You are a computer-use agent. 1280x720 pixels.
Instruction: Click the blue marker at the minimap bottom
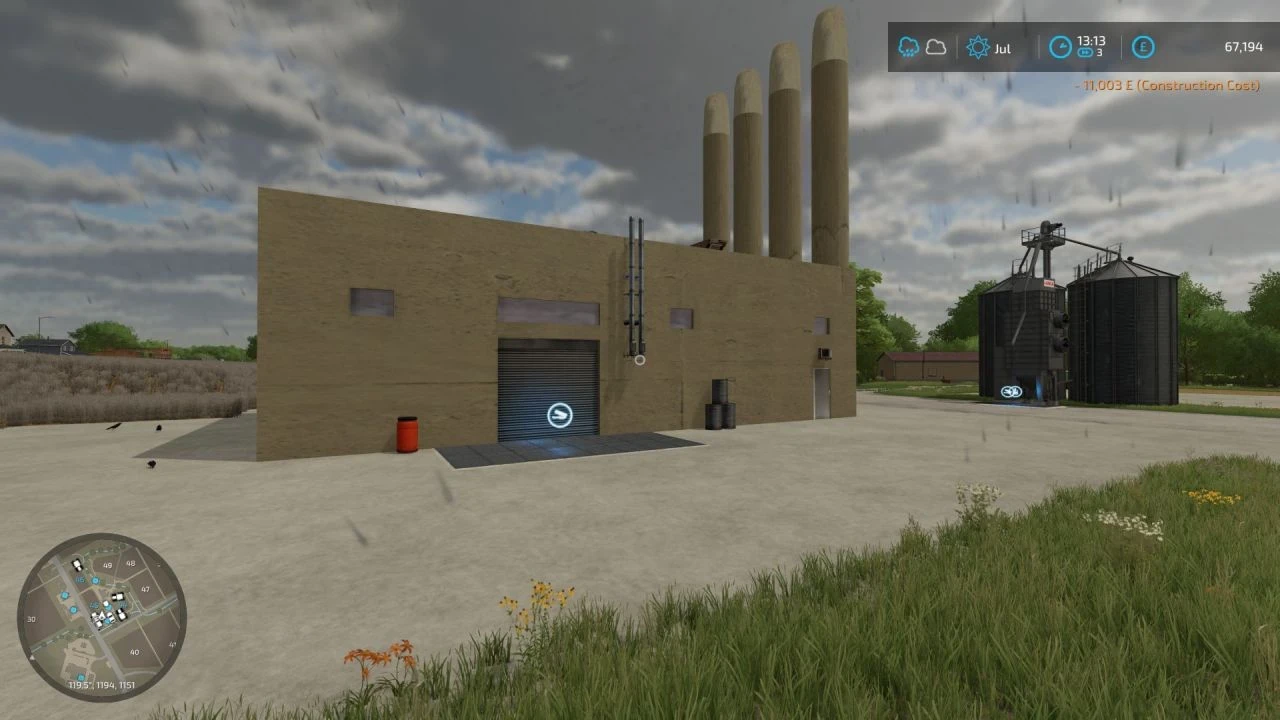81,677
